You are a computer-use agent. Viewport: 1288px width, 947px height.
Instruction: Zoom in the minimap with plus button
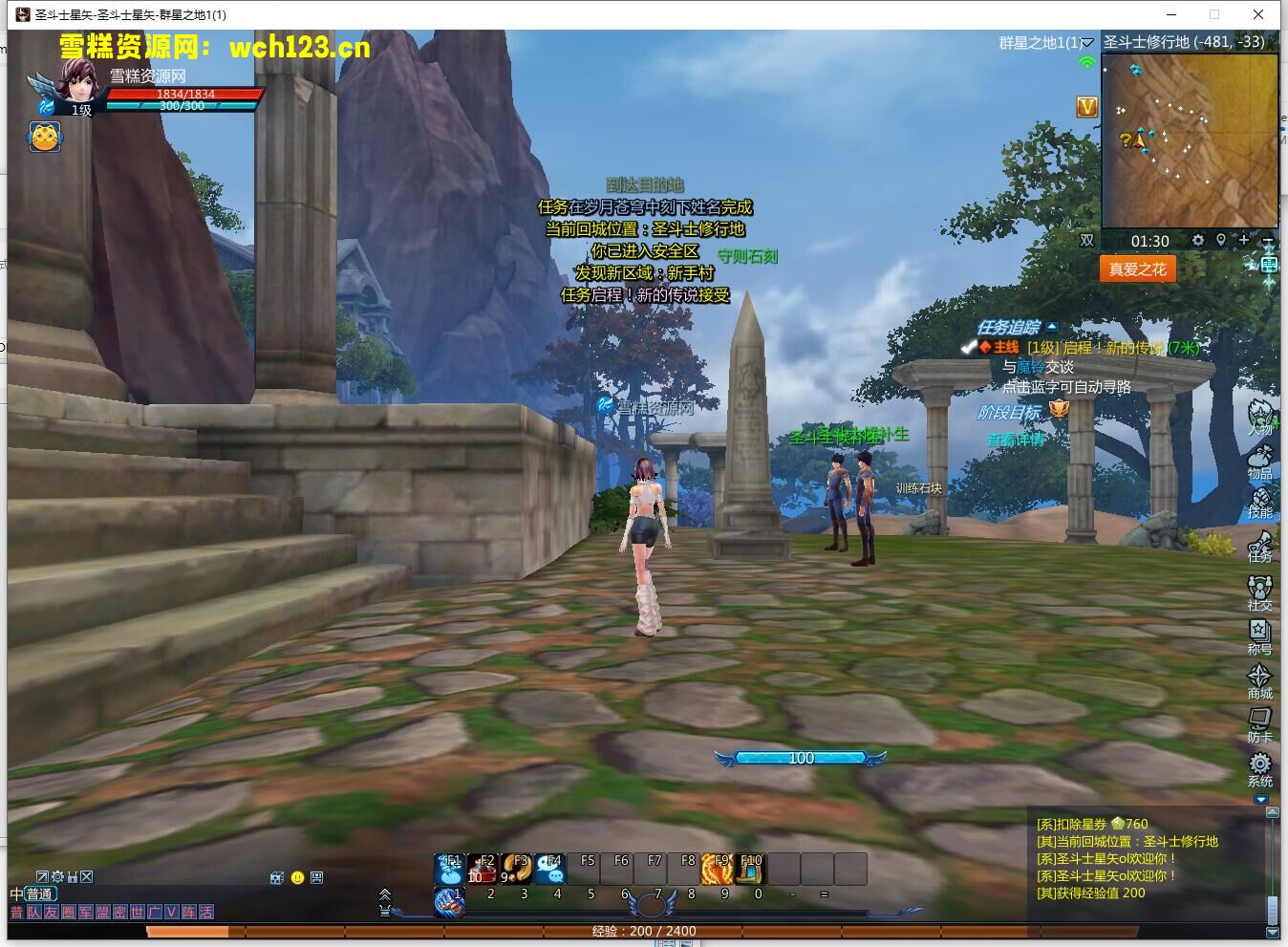coord(1244,240)
